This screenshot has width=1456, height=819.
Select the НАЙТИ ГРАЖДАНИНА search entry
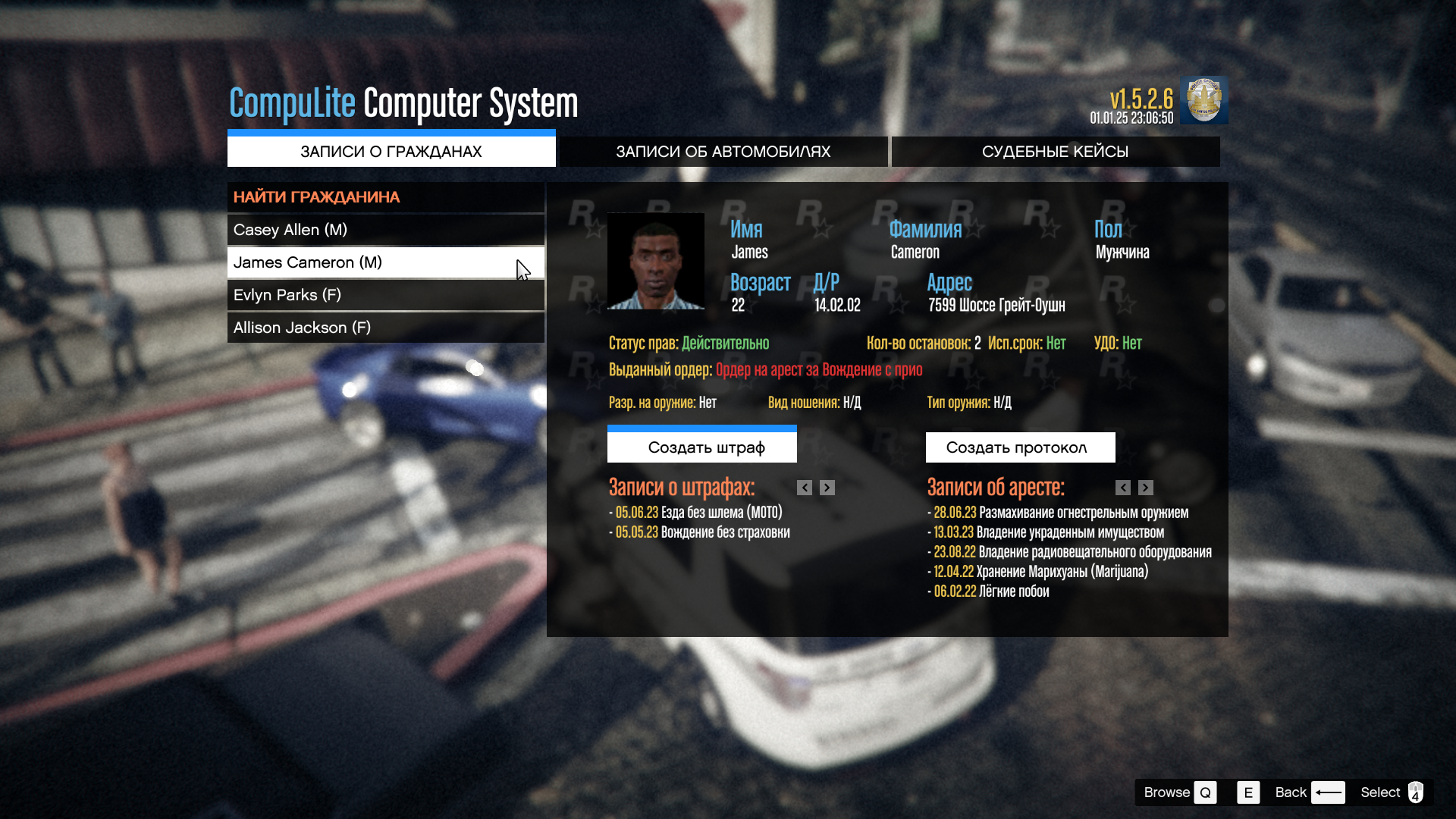click(x=385, y=197)
